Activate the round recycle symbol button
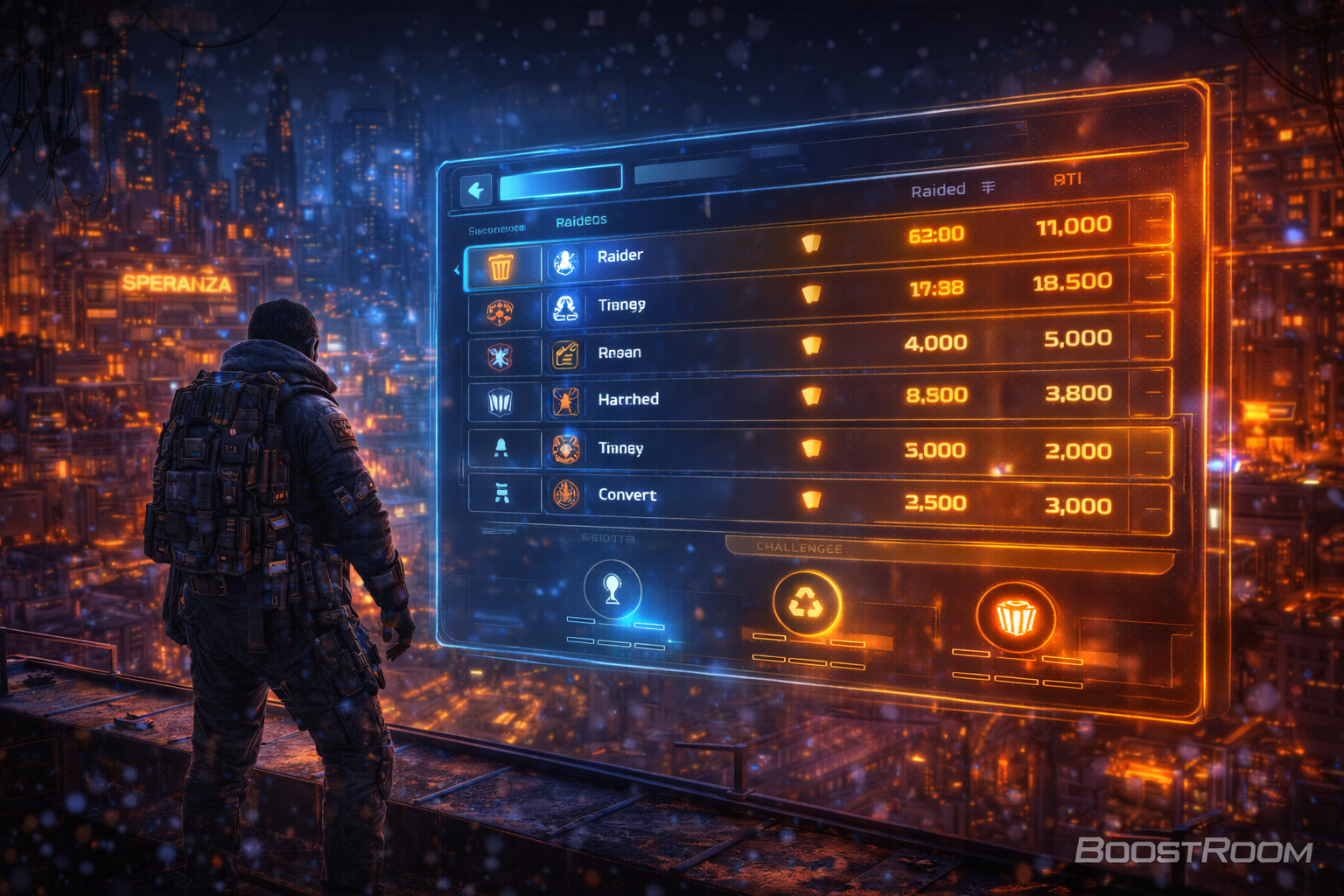The height and width of the screenshot is (896, 1344). coord(806,604)
